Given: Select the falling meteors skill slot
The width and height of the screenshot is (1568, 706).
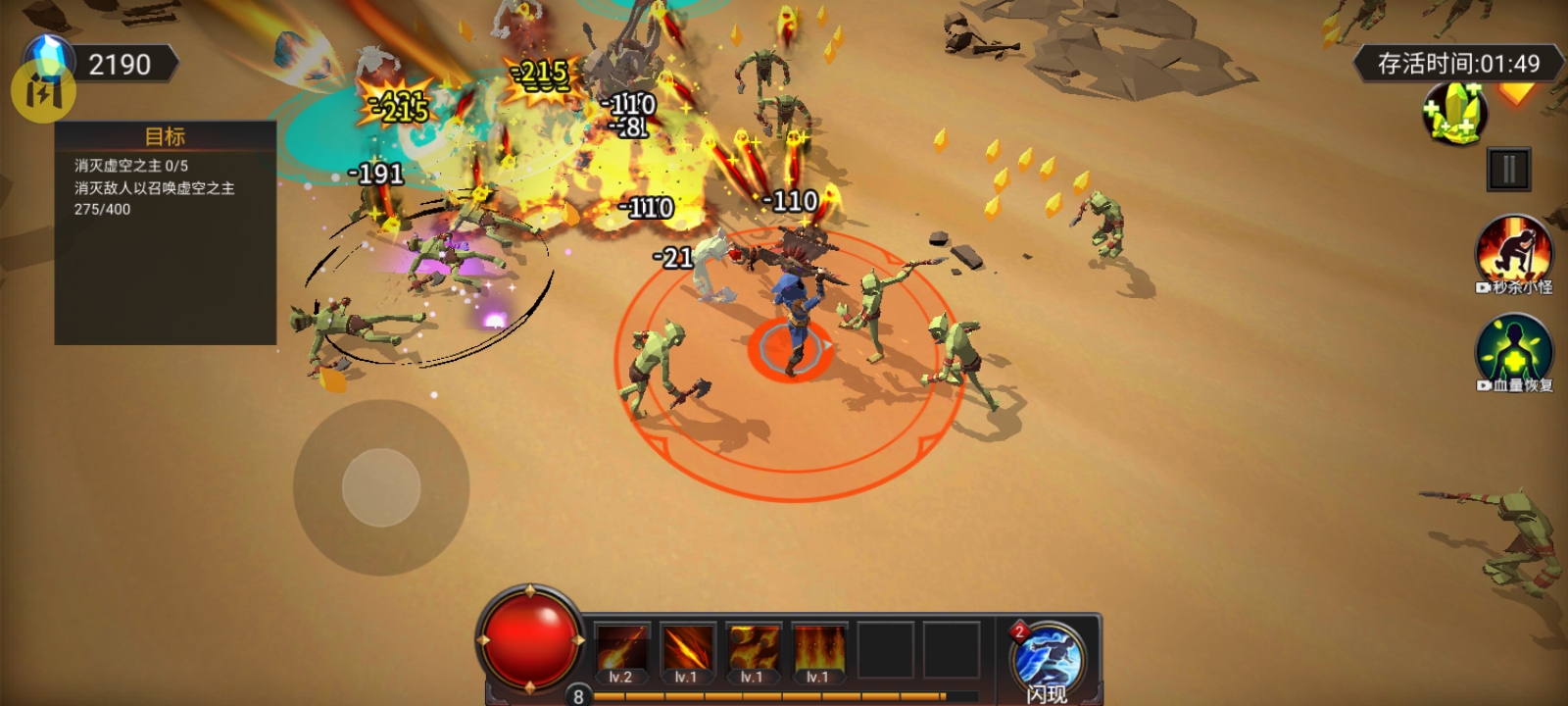Looking at the screenshot, I should (x=753, y=650).
